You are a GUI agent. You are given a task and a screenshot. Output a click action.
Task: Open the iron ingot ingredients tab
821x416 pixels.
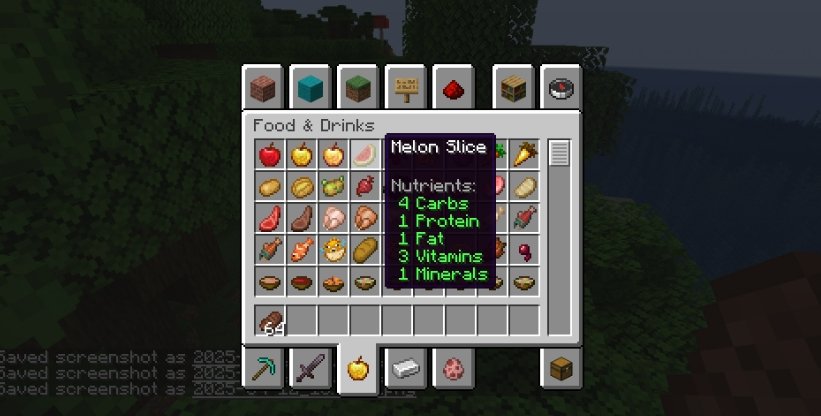click(x=402, y=370)
